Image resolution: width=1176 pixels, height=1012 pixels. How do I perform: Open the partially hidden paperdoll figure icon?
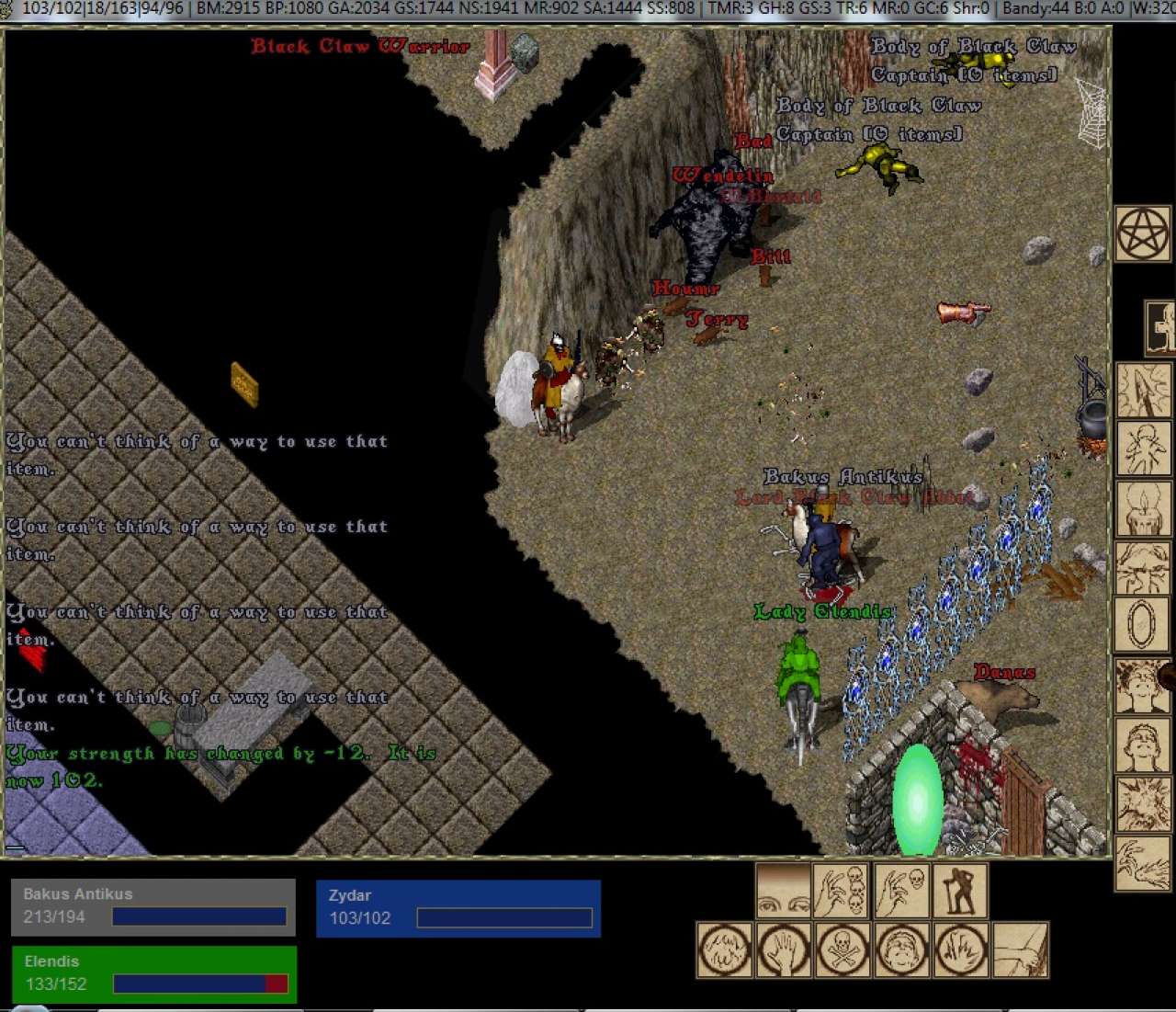tap(1161, 327)
